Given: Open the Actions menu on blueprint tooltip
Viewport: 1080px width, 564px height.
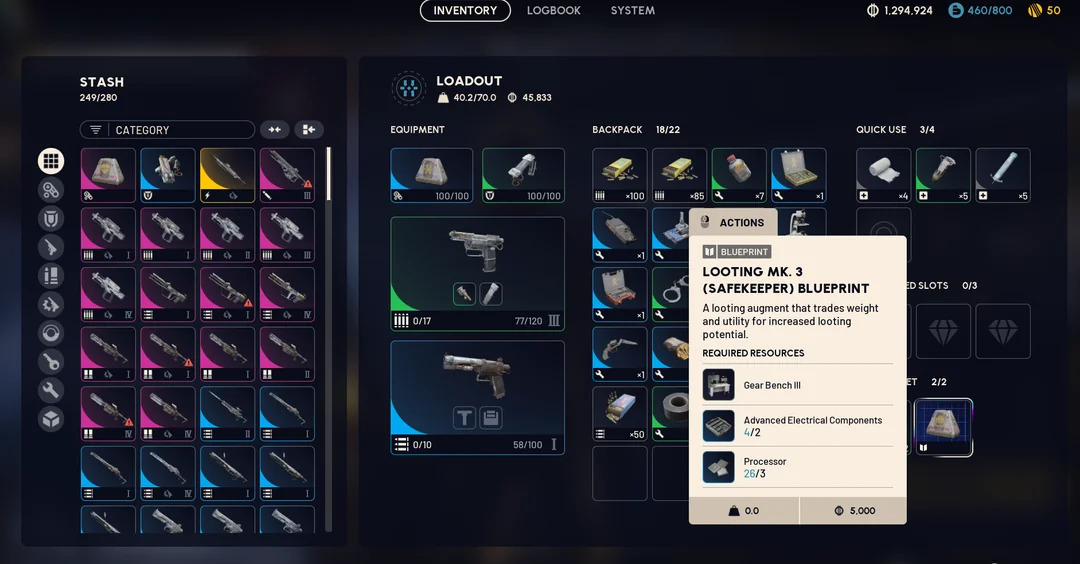Looking at the screenshot, I should [x=733, y=223].
